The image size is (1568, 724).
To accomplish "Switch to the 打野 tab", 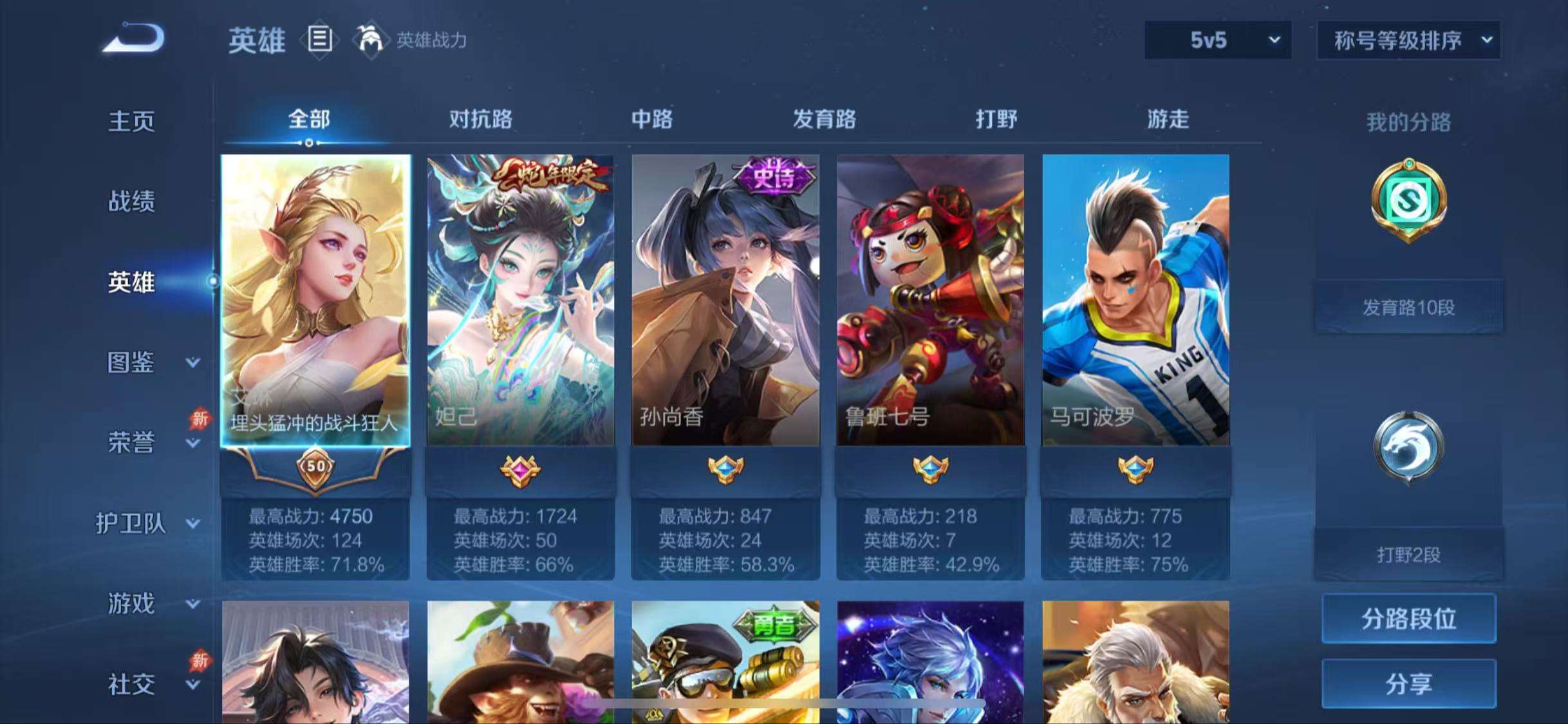I will tap(995, 120).
